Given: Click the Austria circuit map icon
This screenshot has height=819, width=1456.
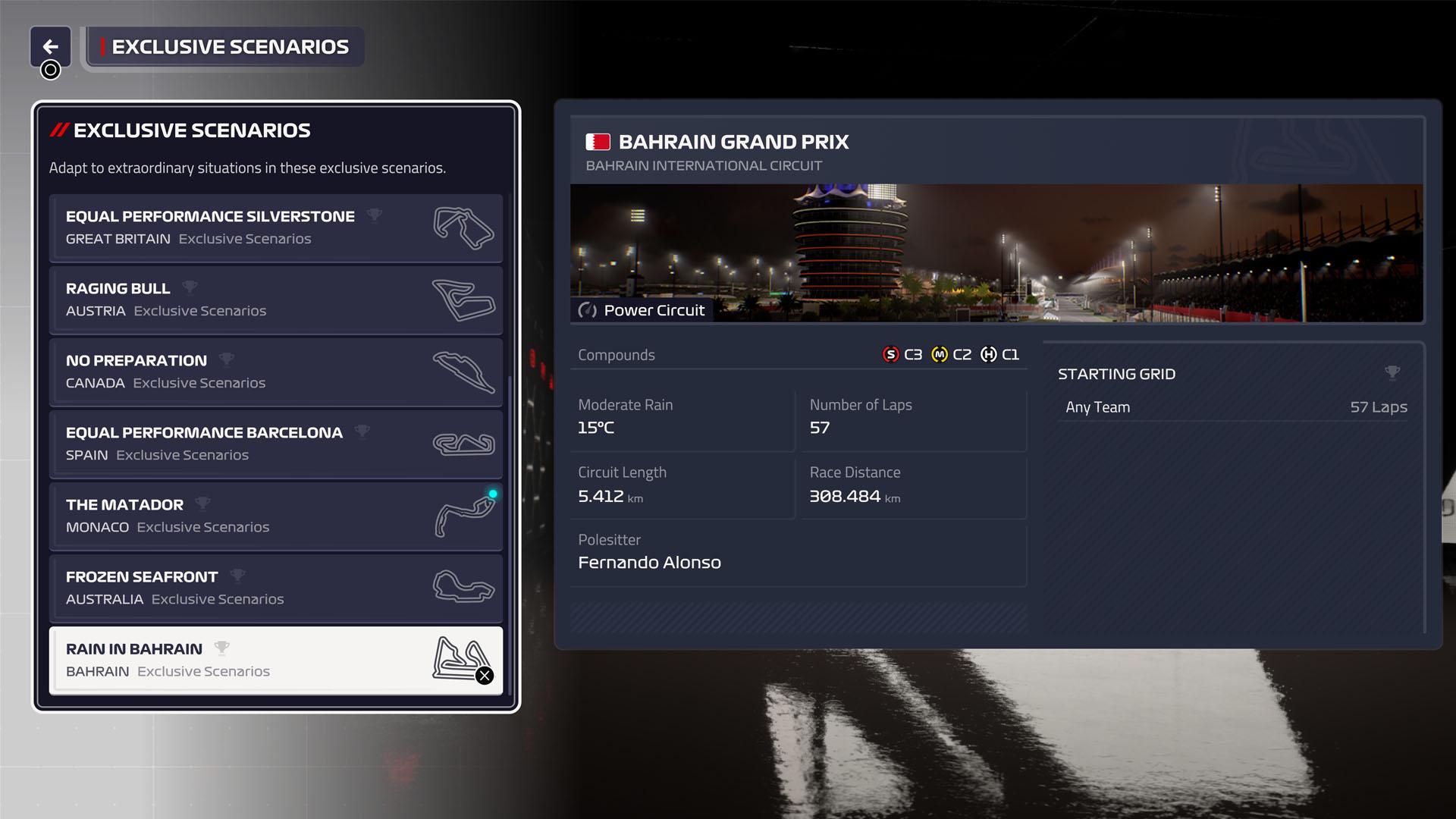Looking at the screenshot, I should (463, 300).
